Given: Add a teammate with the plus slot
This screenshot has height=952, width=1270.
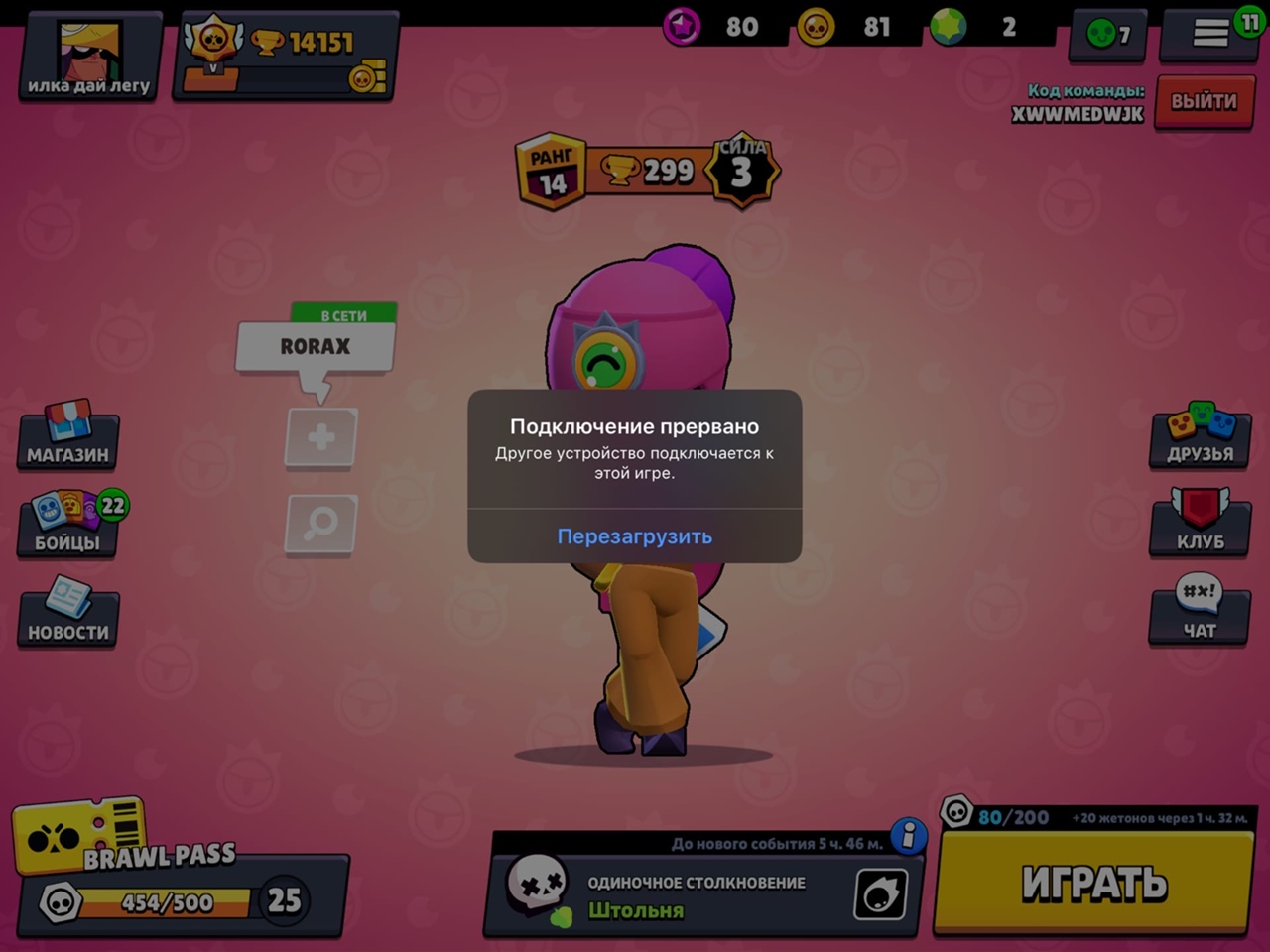Looking at the screenshot, I should tap(320, 437).
